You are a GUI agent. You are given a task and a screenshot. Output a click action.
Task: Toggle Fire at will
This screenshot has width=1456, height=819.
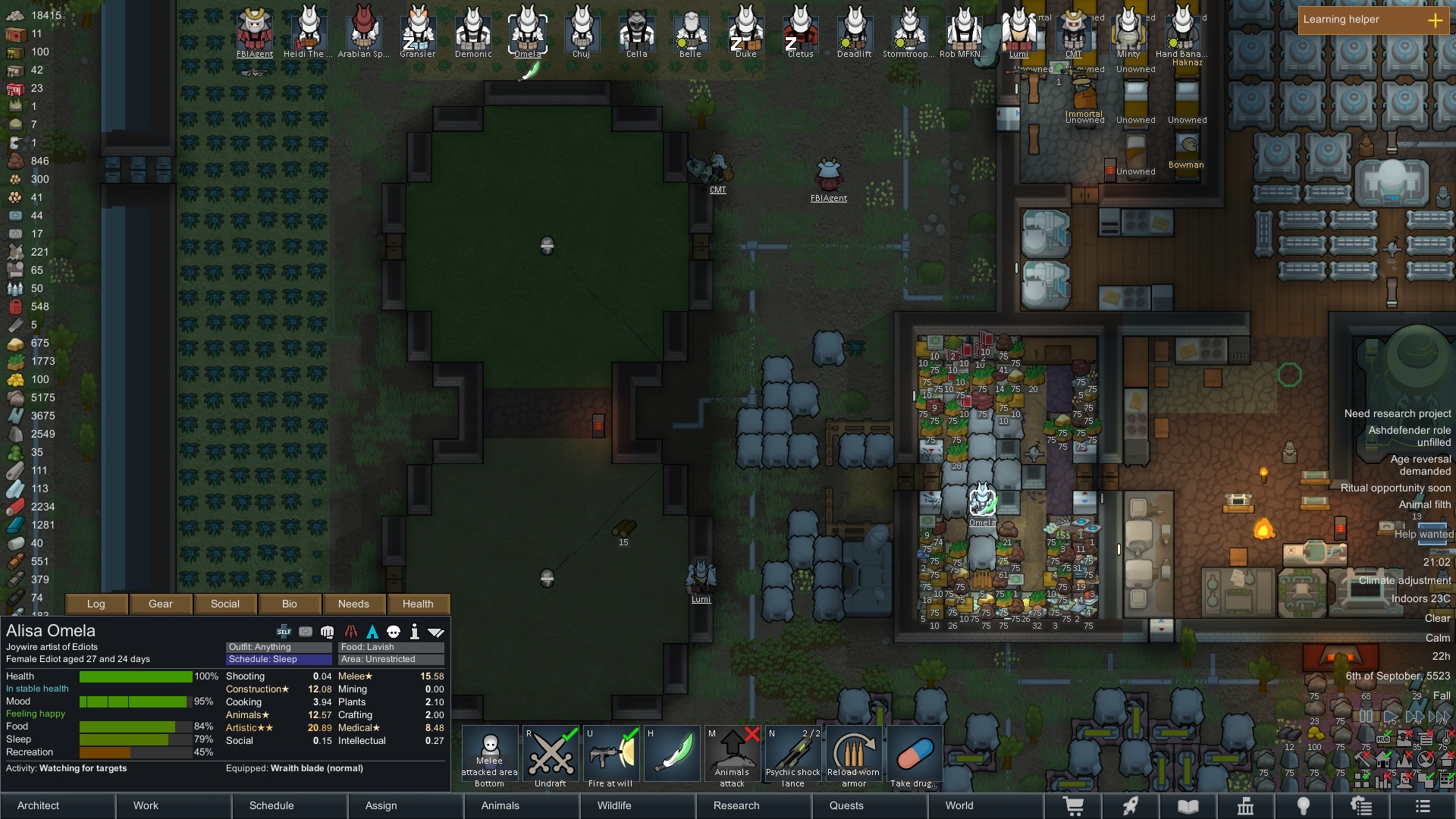(x=611, y=757)
